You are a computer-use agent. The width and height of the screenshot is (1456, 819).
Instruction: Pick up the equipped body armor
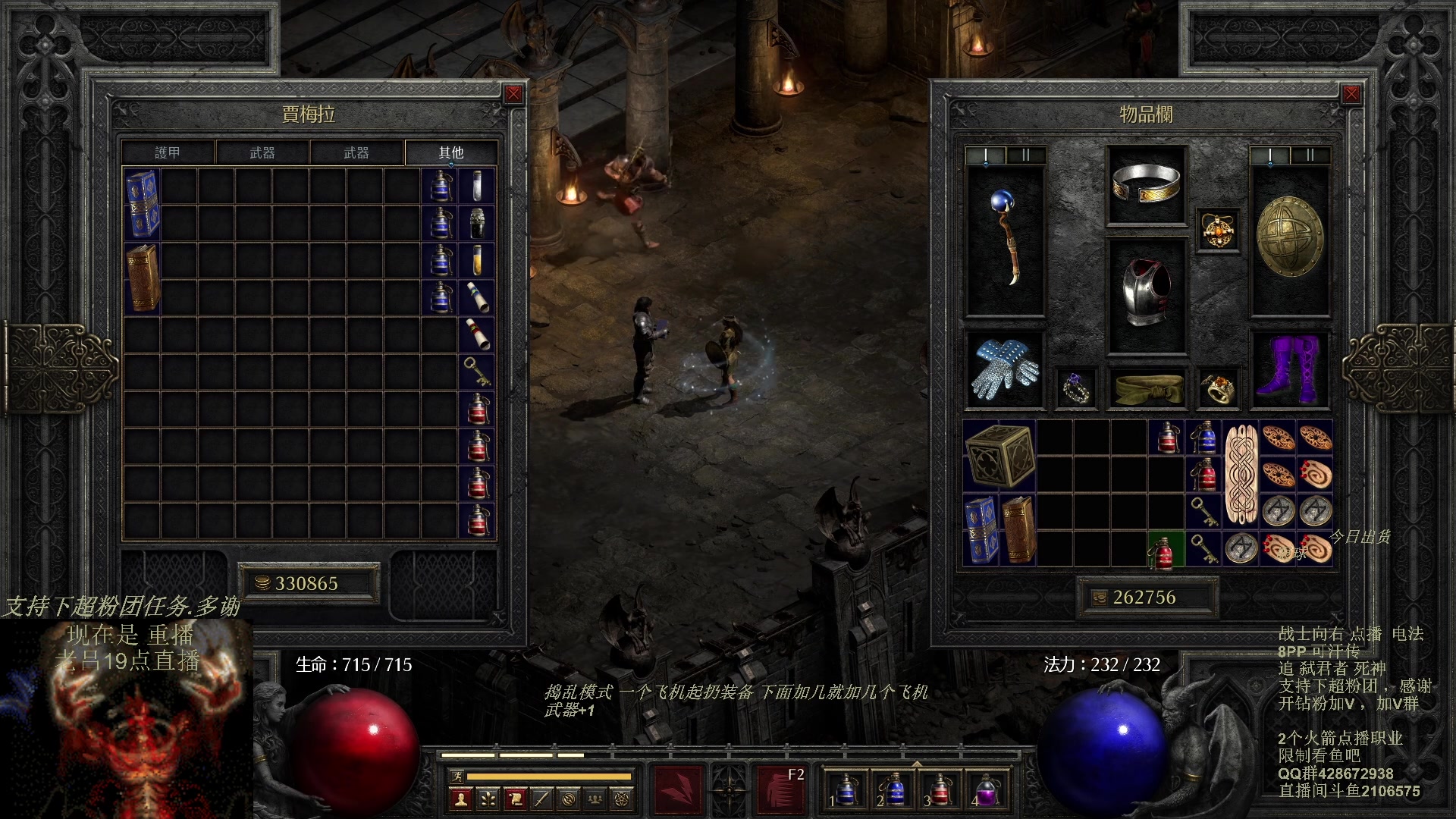click(1146, 293)
